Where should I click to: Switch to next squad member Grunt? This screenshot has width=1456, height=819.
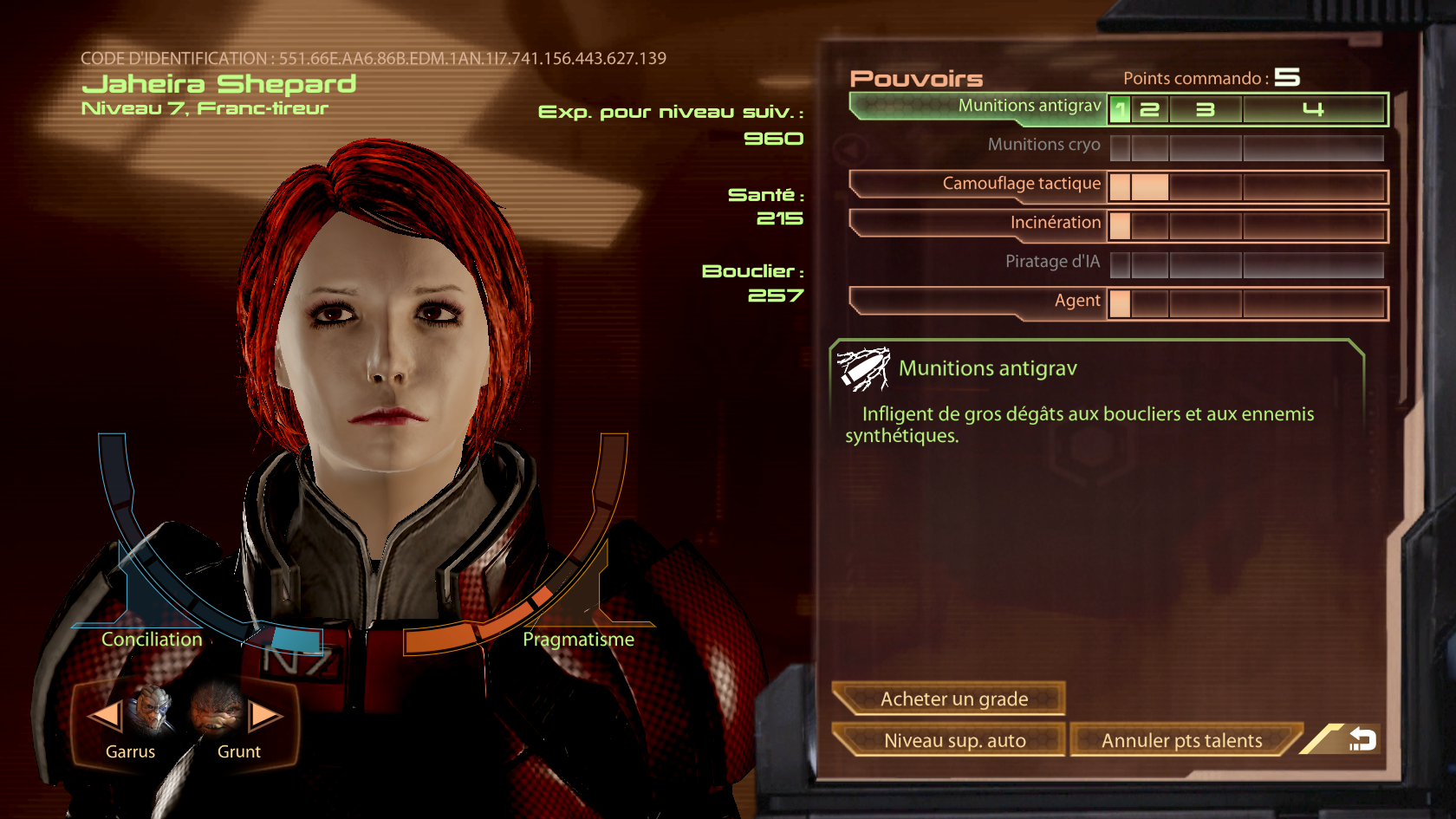(x=265, y=716)
